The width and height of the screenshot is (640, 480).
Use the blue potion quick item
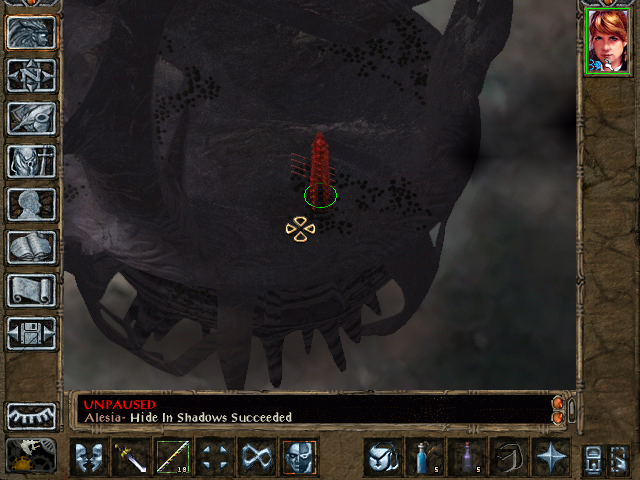click(x=424, y=457)
